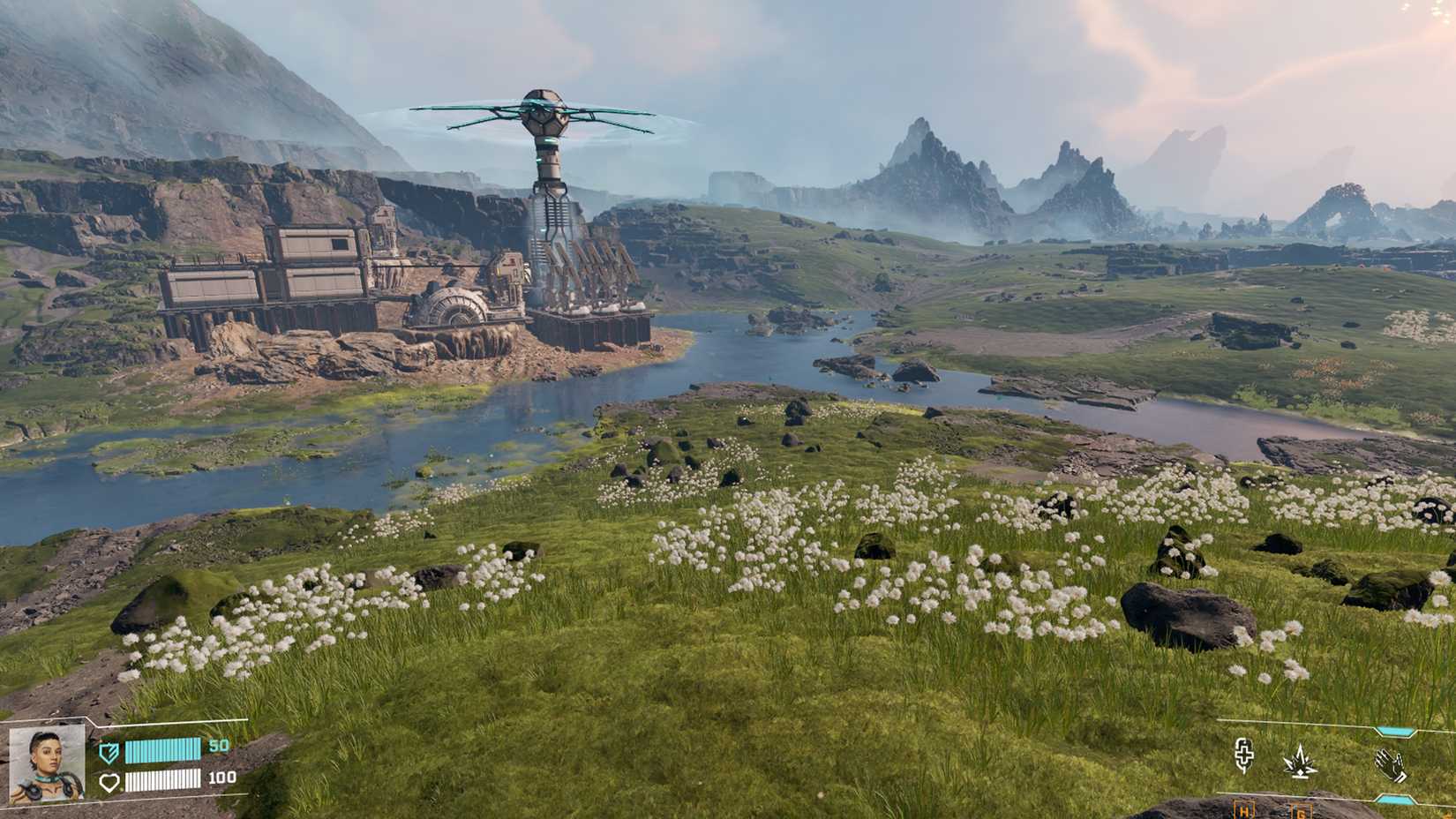This screenshot has height=819, width=1456.
Task: Click the heart icon next to the health bar
Action: coord(109,782)
